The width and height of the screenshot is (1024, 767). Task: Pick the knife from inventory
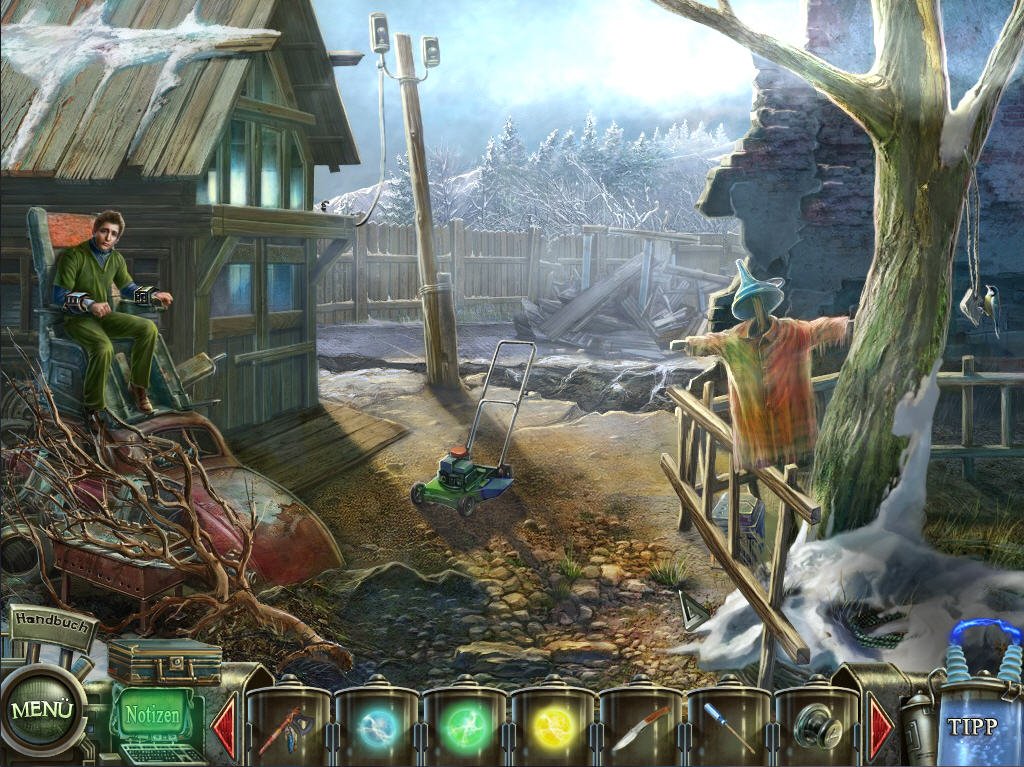point(640,728)
